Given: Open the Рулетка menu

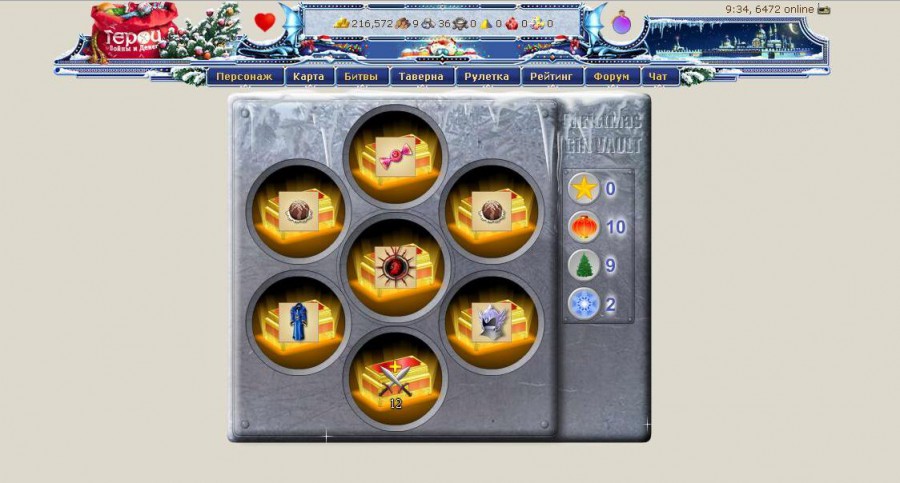Looking at the screenshot, I should (487, 76).
